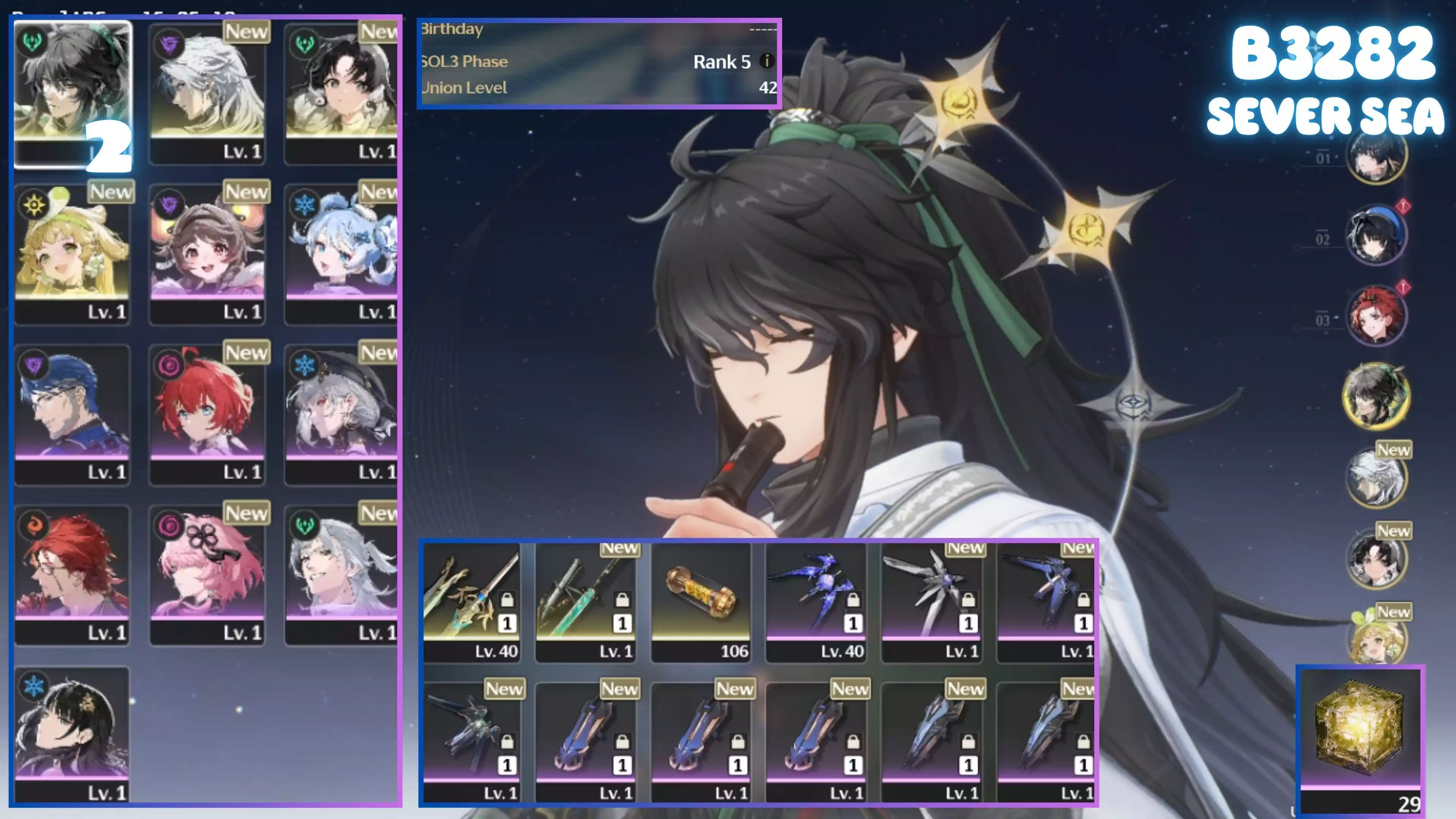
Task: Choose the teal-bladed sword weapon tile
Action: [586, 602]
